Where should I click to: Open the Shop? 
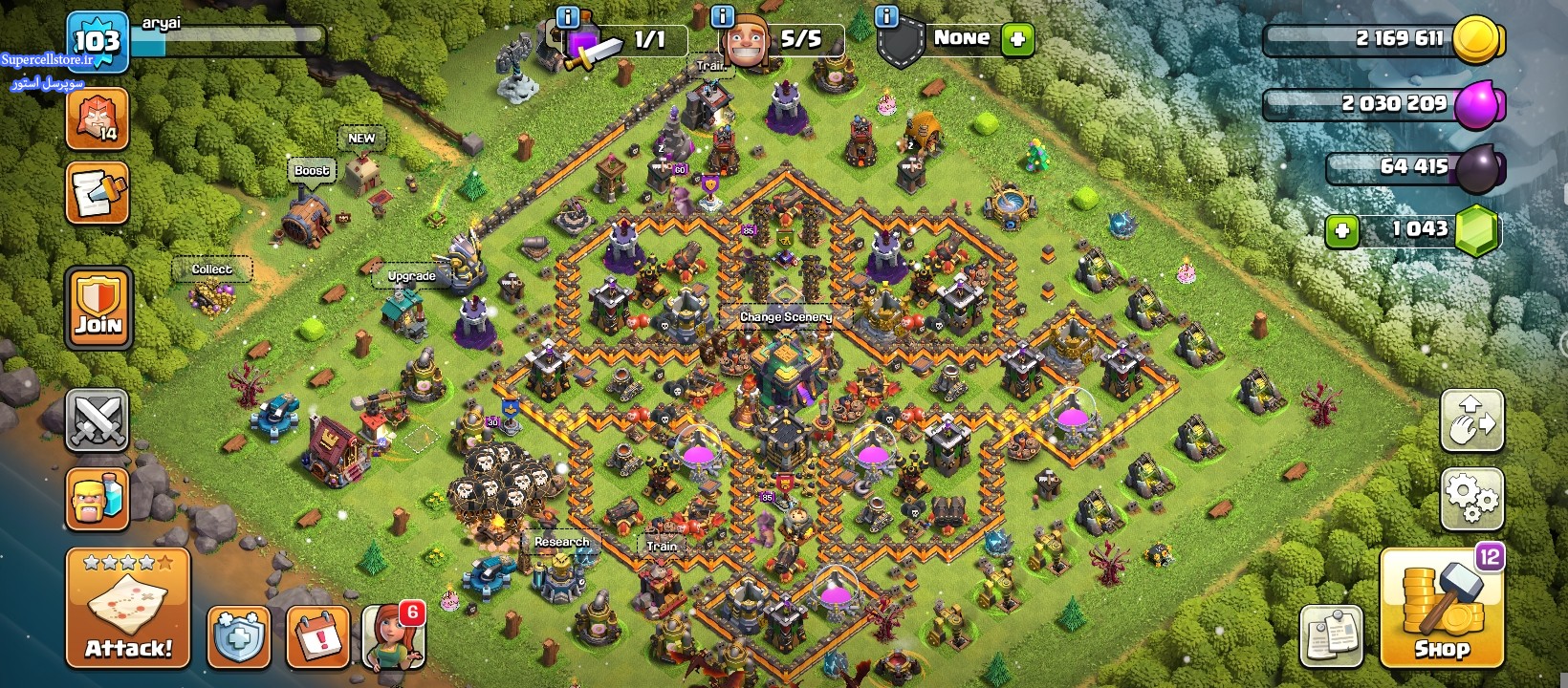[1442, 608]
